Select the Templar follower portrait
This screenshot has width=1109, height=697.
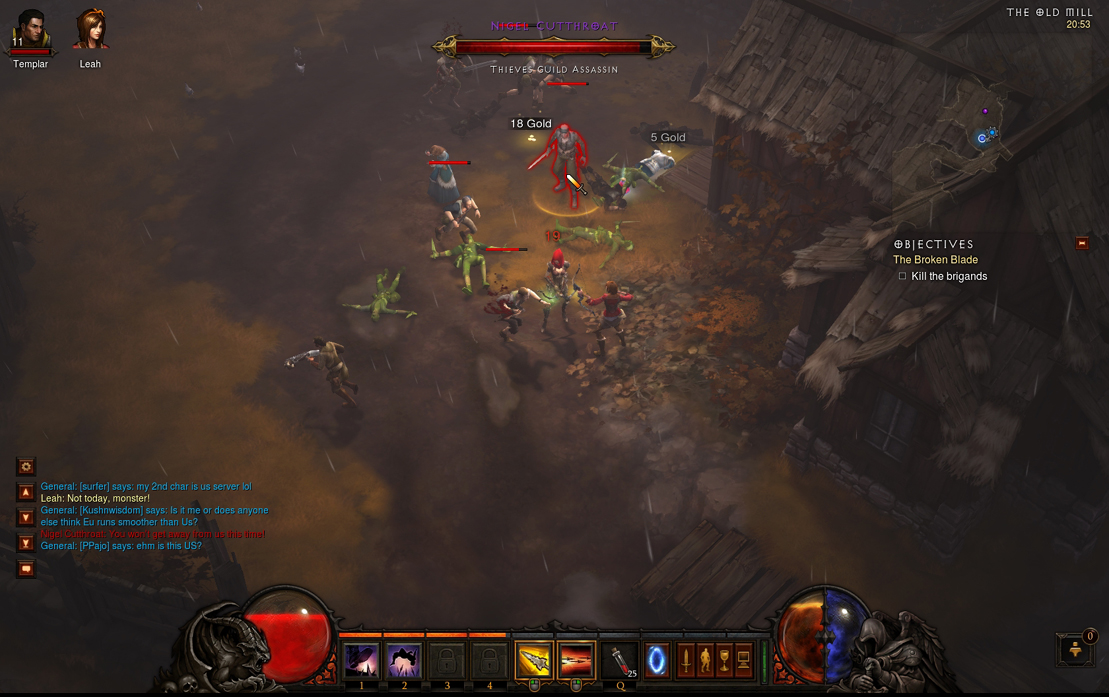pos(30,30)
